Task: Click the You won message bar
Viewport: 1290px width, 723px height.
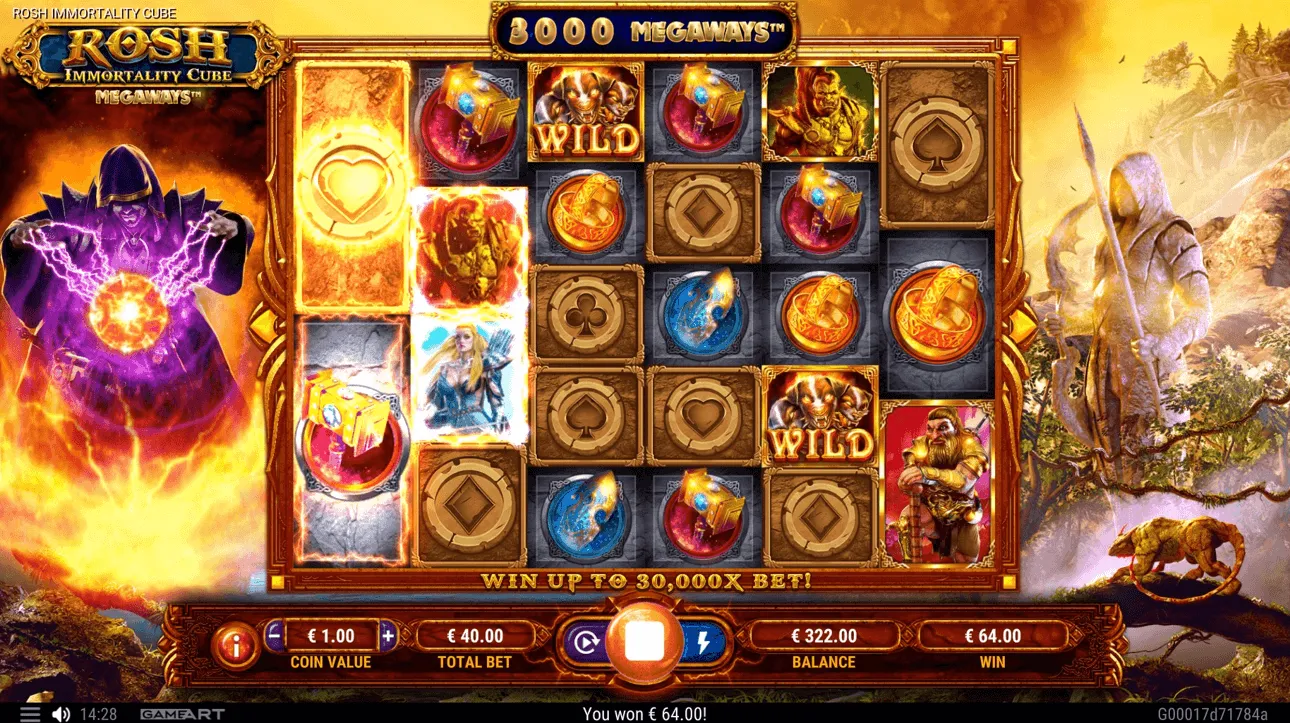Action: click(645, 712)
